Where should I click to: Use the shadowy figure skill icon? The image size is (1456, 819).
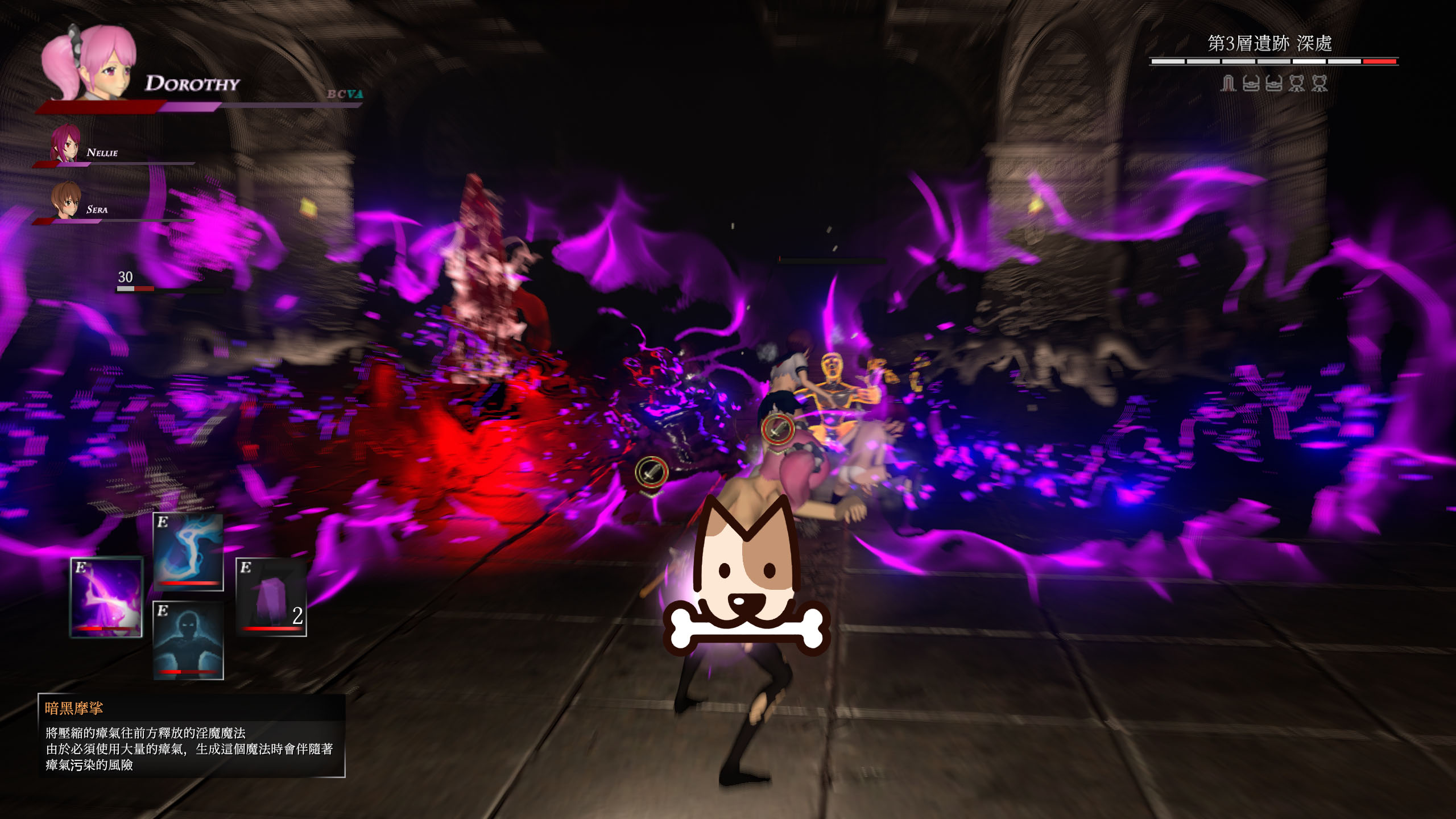click(x=188, y=640)
